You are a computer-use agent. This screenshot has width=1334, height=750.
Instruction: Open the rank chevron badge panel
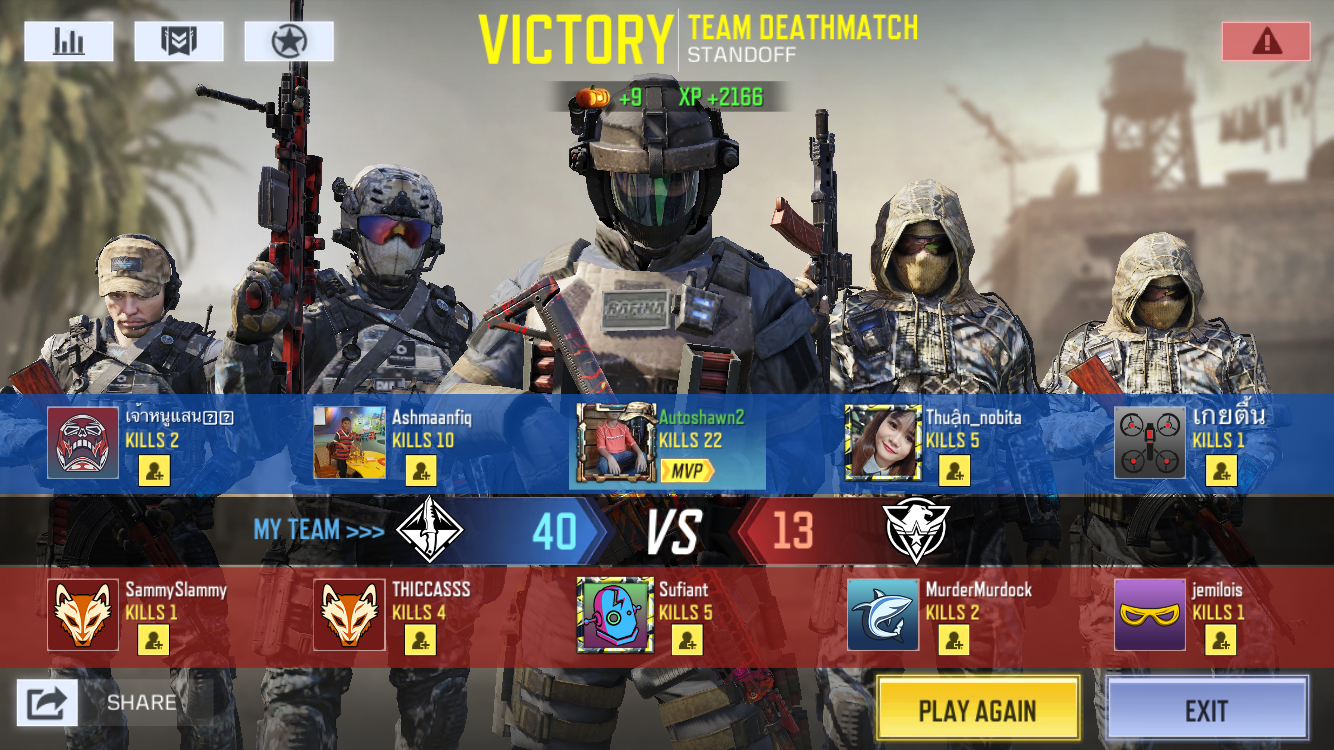click(x=179, y=41)
